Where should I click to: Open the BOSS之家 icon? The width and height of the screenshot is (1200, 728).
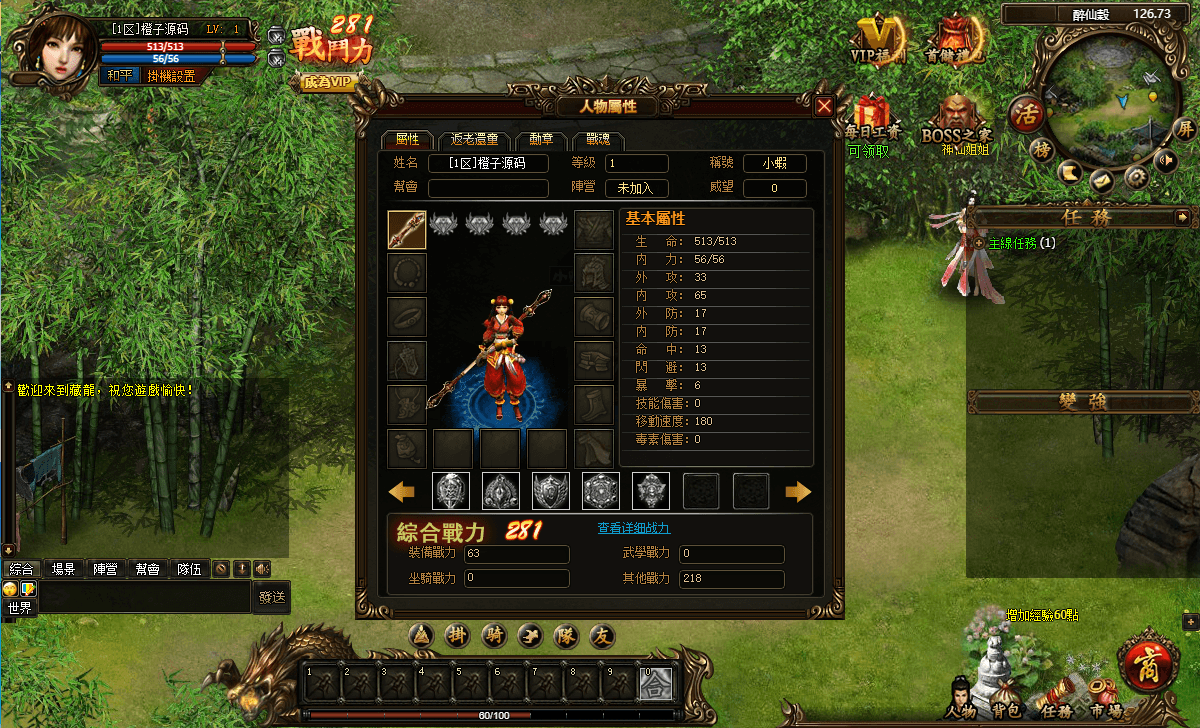click(x=954, y=120)
